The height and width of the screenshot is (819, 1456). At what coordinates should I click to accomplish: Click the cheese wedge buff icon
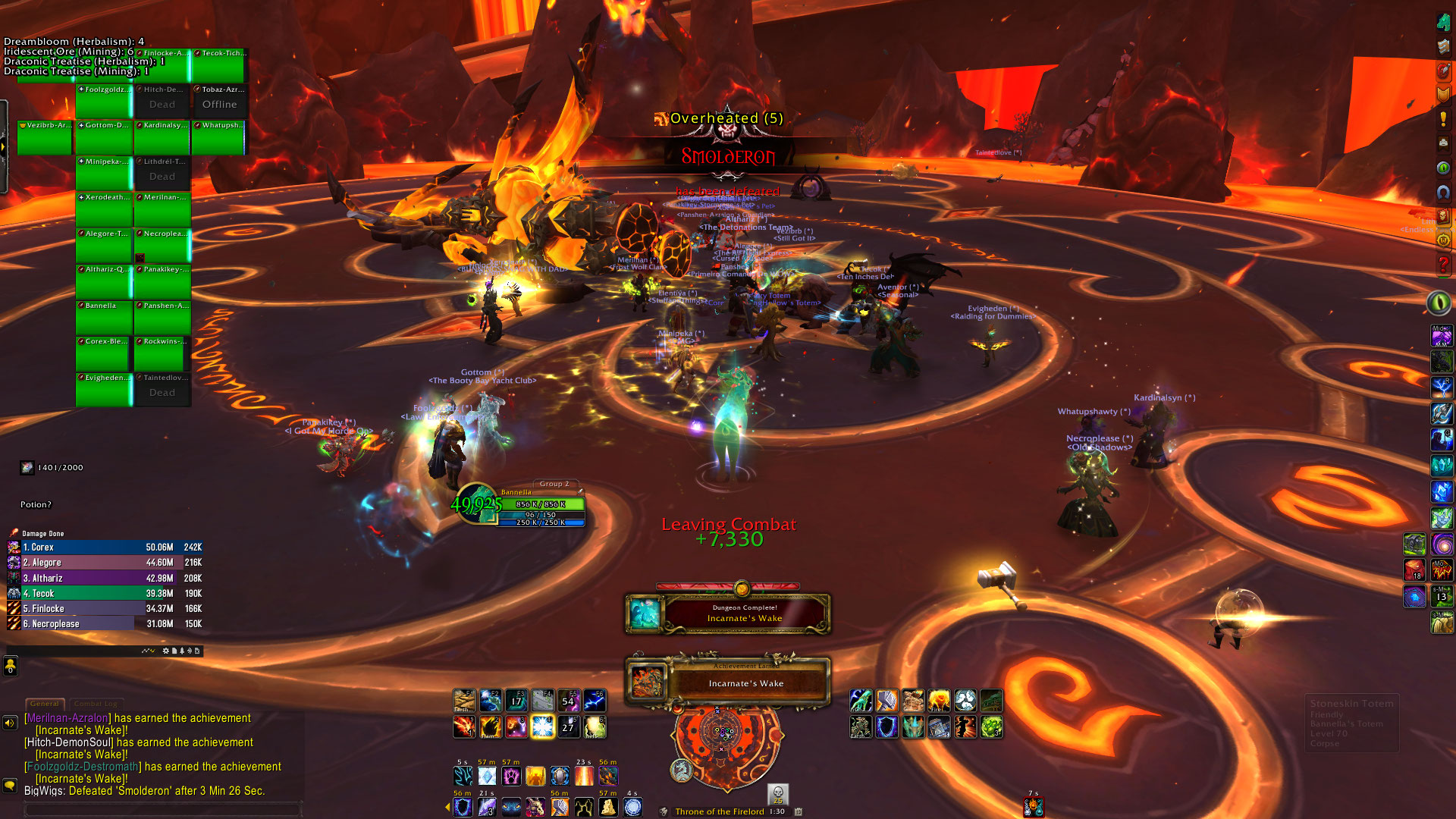coord(608,807)
